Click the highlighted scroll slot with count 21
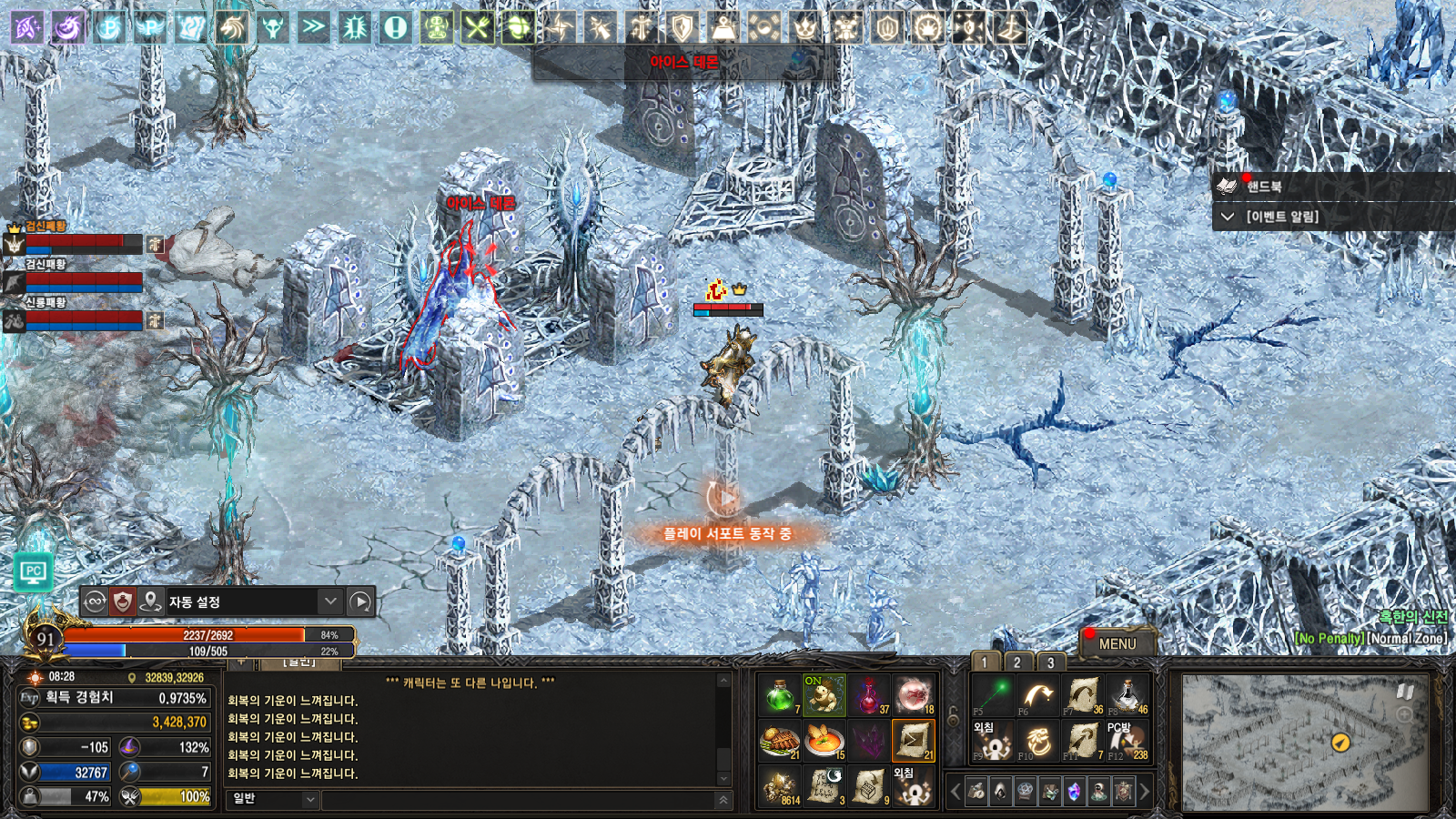Screen dimensions: 1456x819 tap(914, 742)
